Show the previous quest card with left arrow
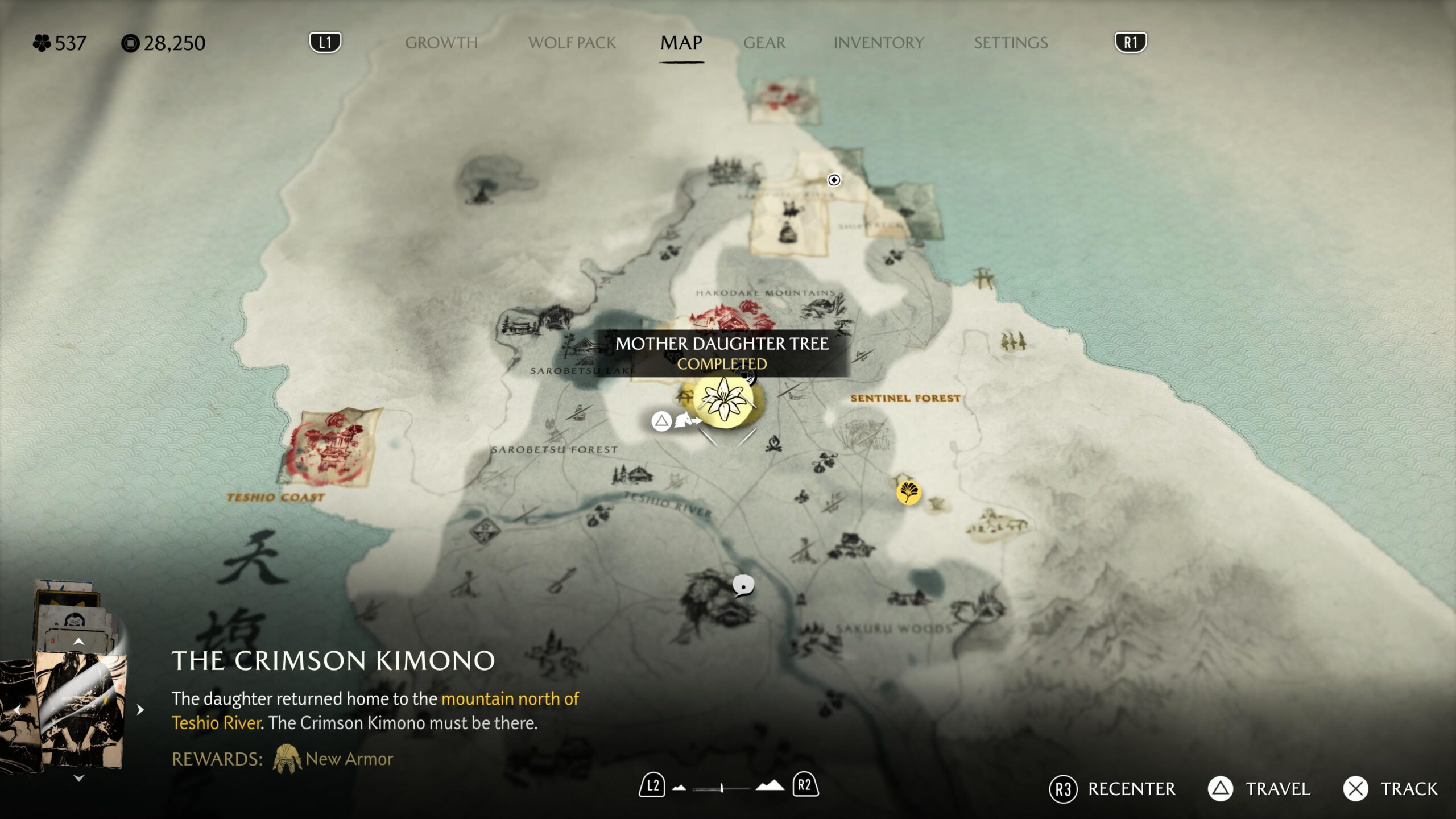 click(17, 710)
